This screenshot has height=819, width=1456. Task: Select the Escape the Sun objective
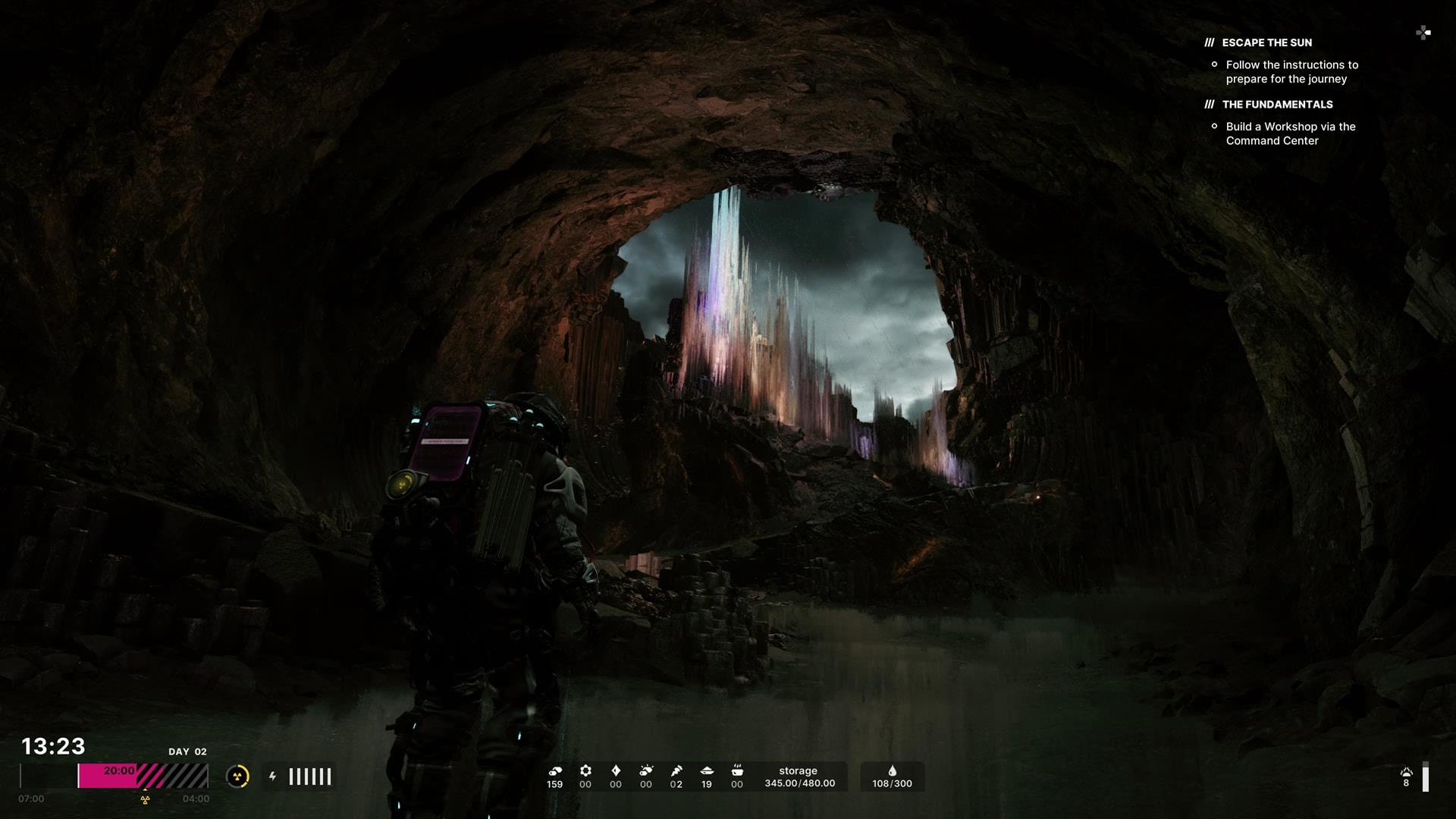tap(1266, 42)
